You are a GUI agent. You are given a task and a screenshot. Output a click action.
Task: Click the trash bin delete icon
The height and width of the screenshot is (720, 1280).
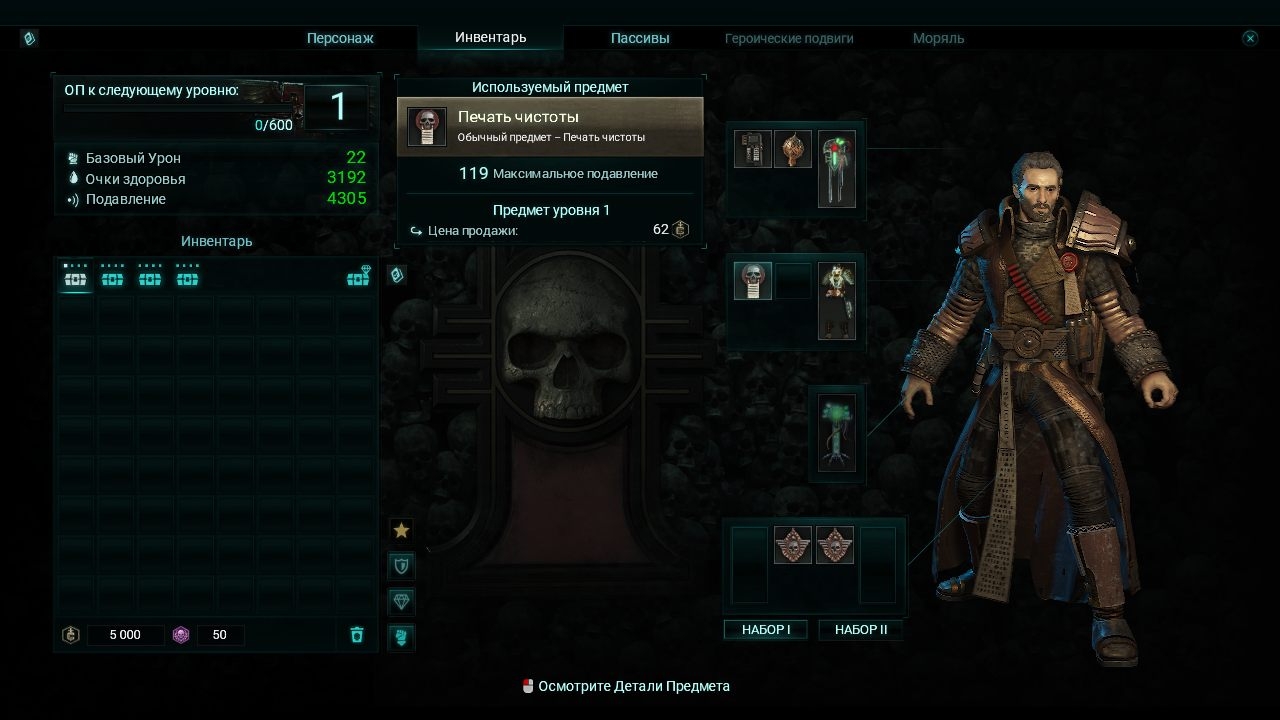tap(357, 635)
